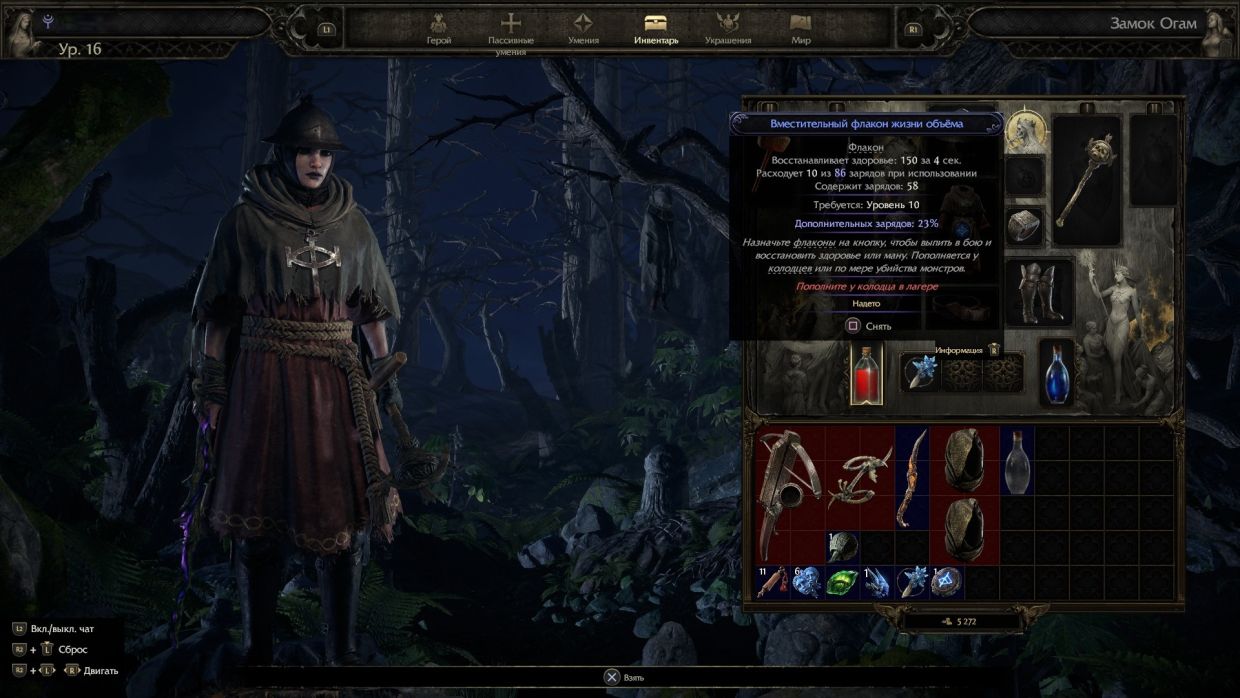Open the Герой tab
Screen dimensions: 1240x698
pos(438,28)
